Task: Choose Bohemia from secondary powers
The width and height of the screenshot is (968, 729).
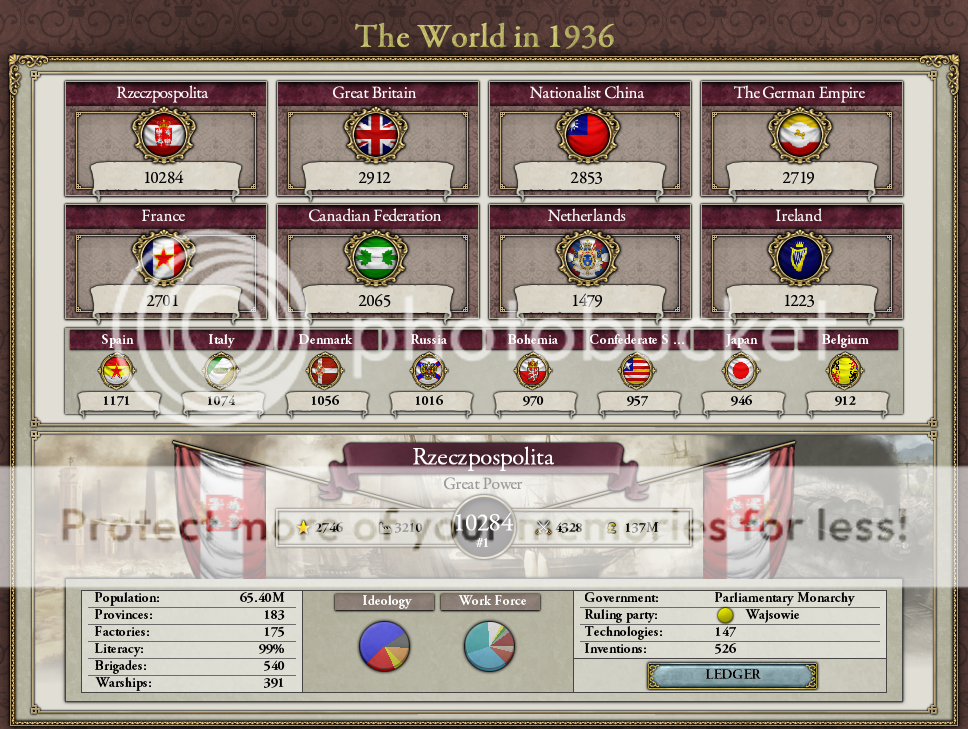Action: [532, 371]
